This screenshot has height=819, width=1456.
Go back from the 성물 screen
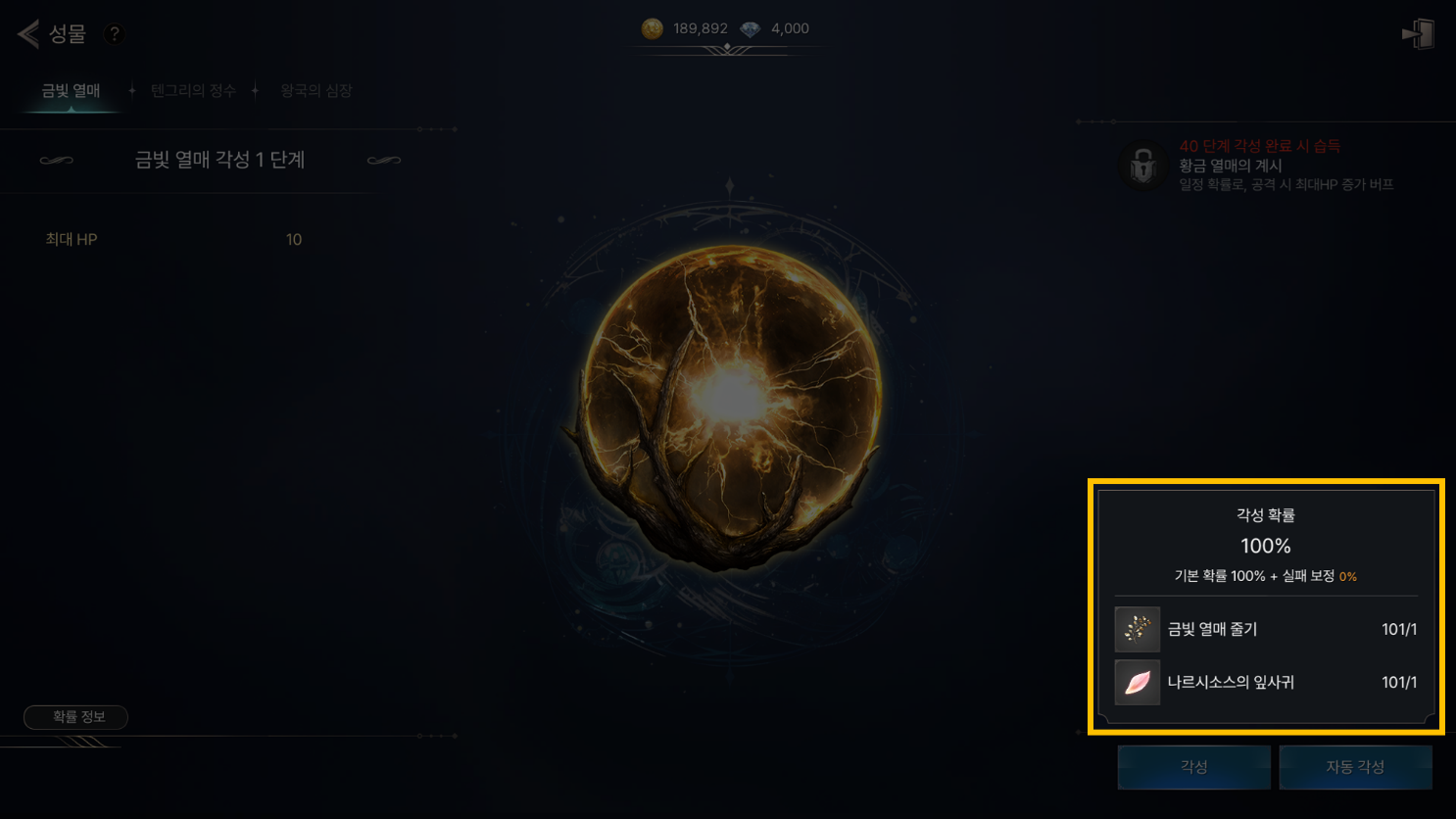coord(28,34)
